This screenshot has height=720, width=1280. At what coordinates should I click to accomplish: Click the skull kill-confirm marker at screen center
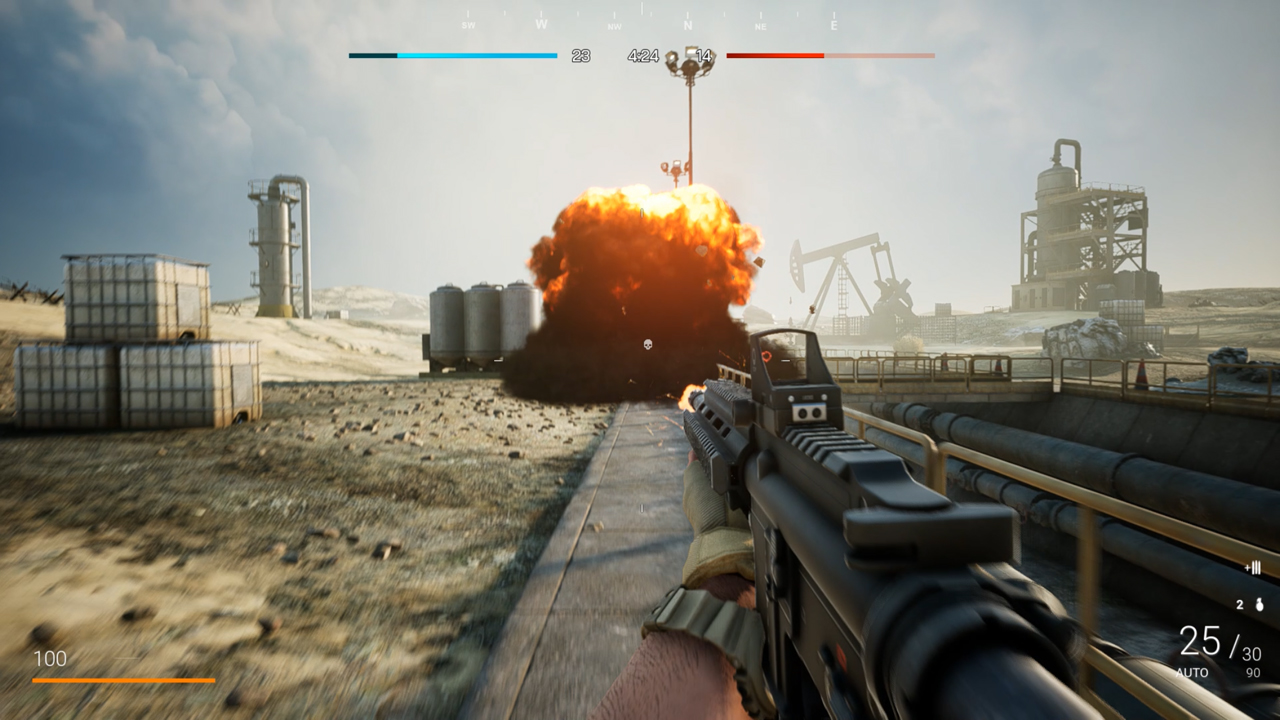(x=648, y=343)
